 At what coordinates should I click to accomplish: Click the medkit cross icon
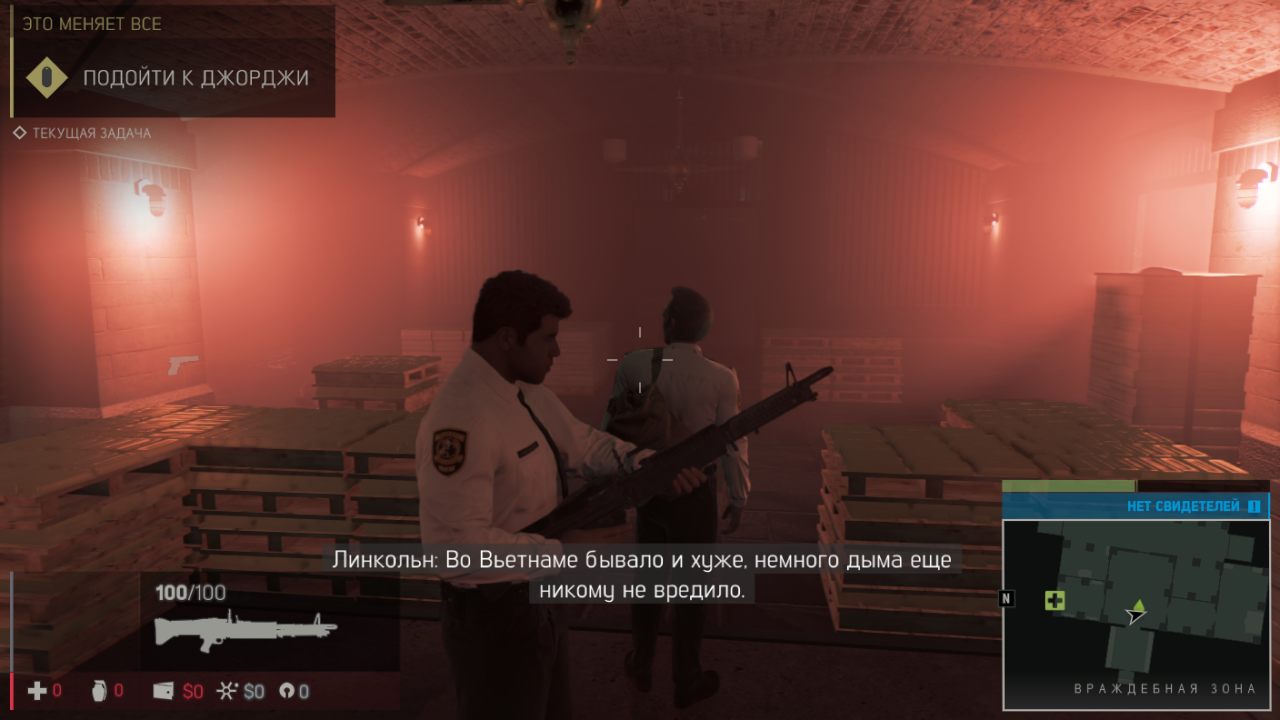point(37,691)
